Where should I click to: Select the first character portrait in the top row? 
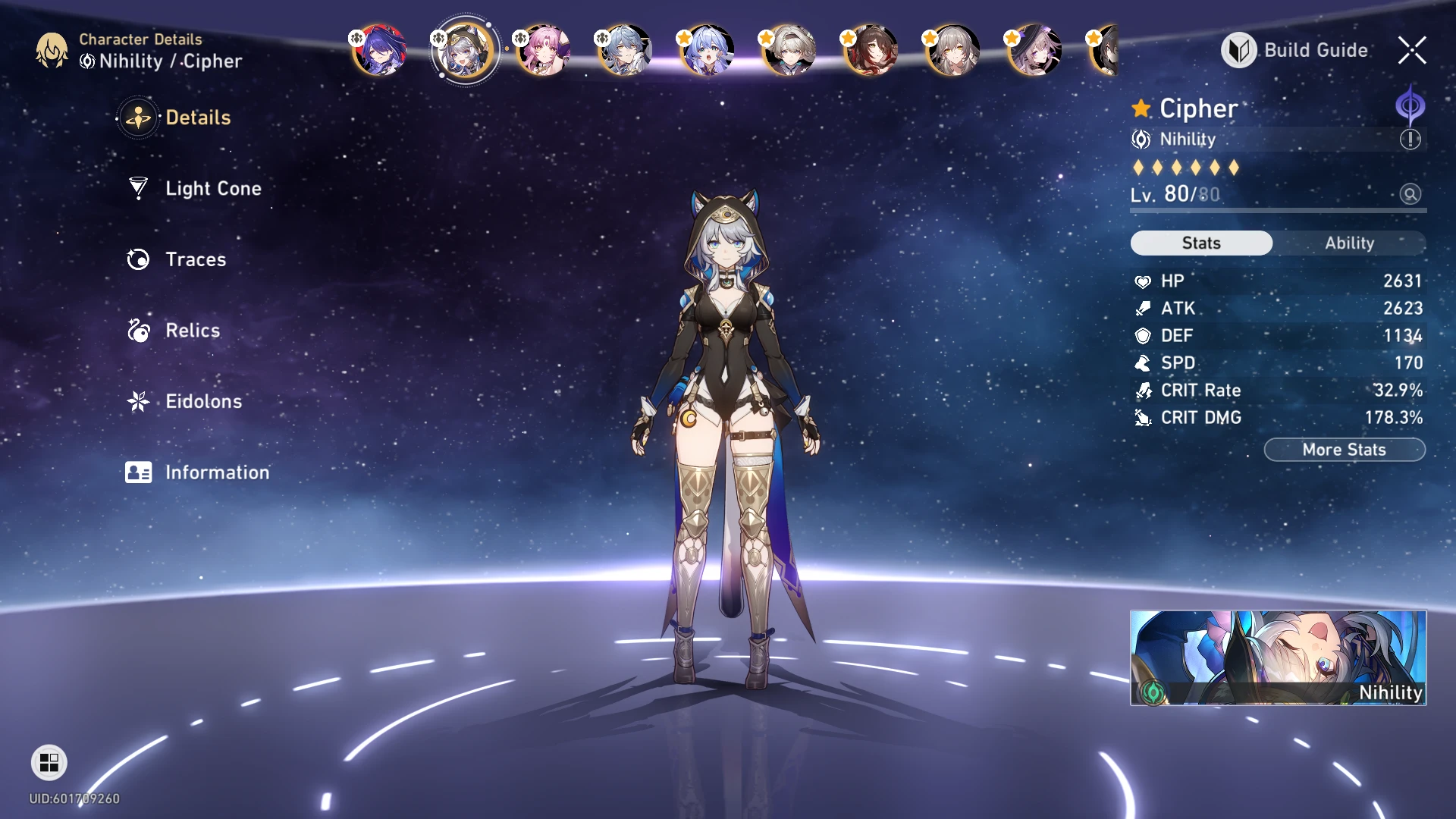coord(381,49)
